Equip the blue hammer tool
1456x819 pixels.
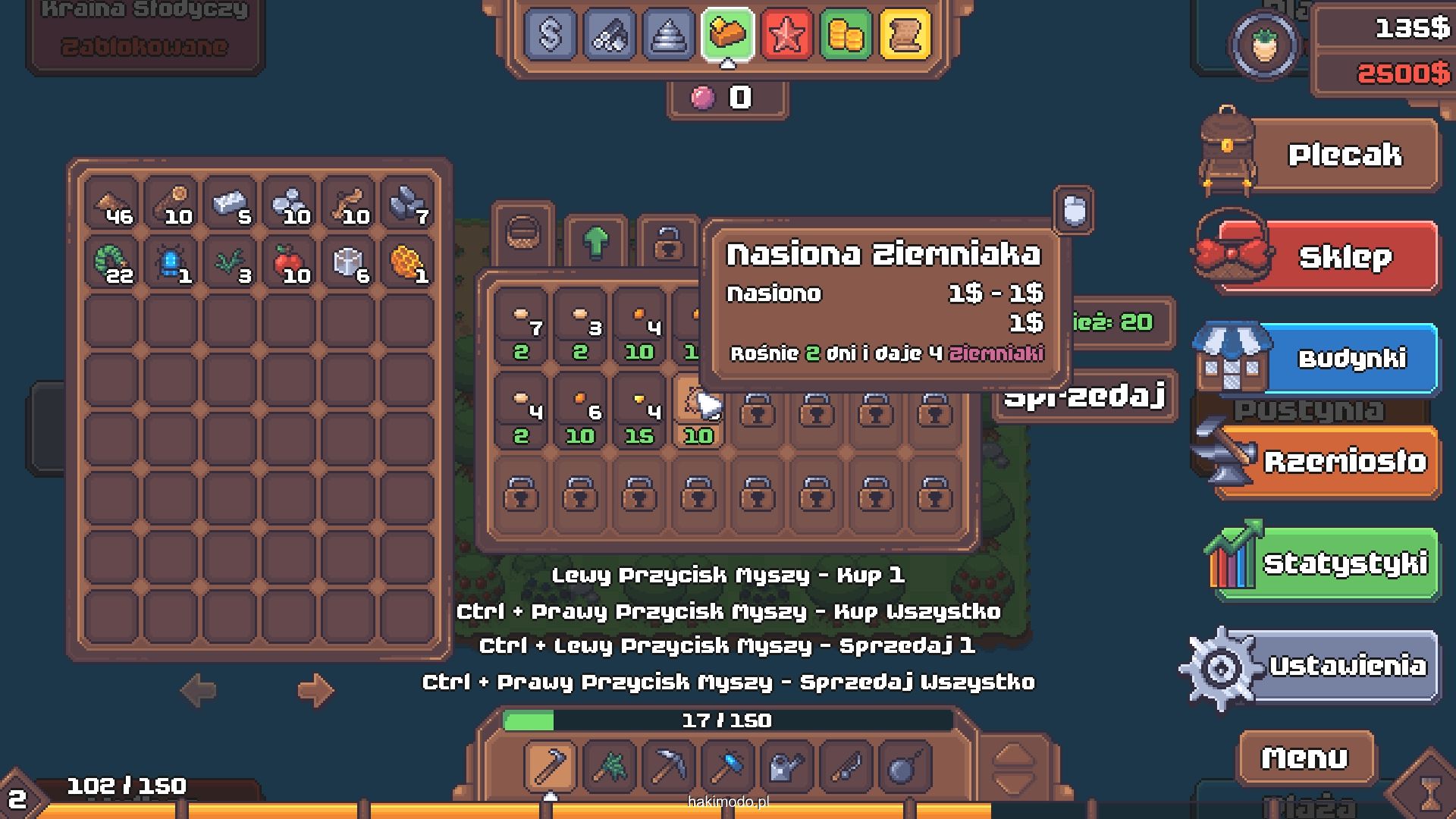tap(727, 767)
